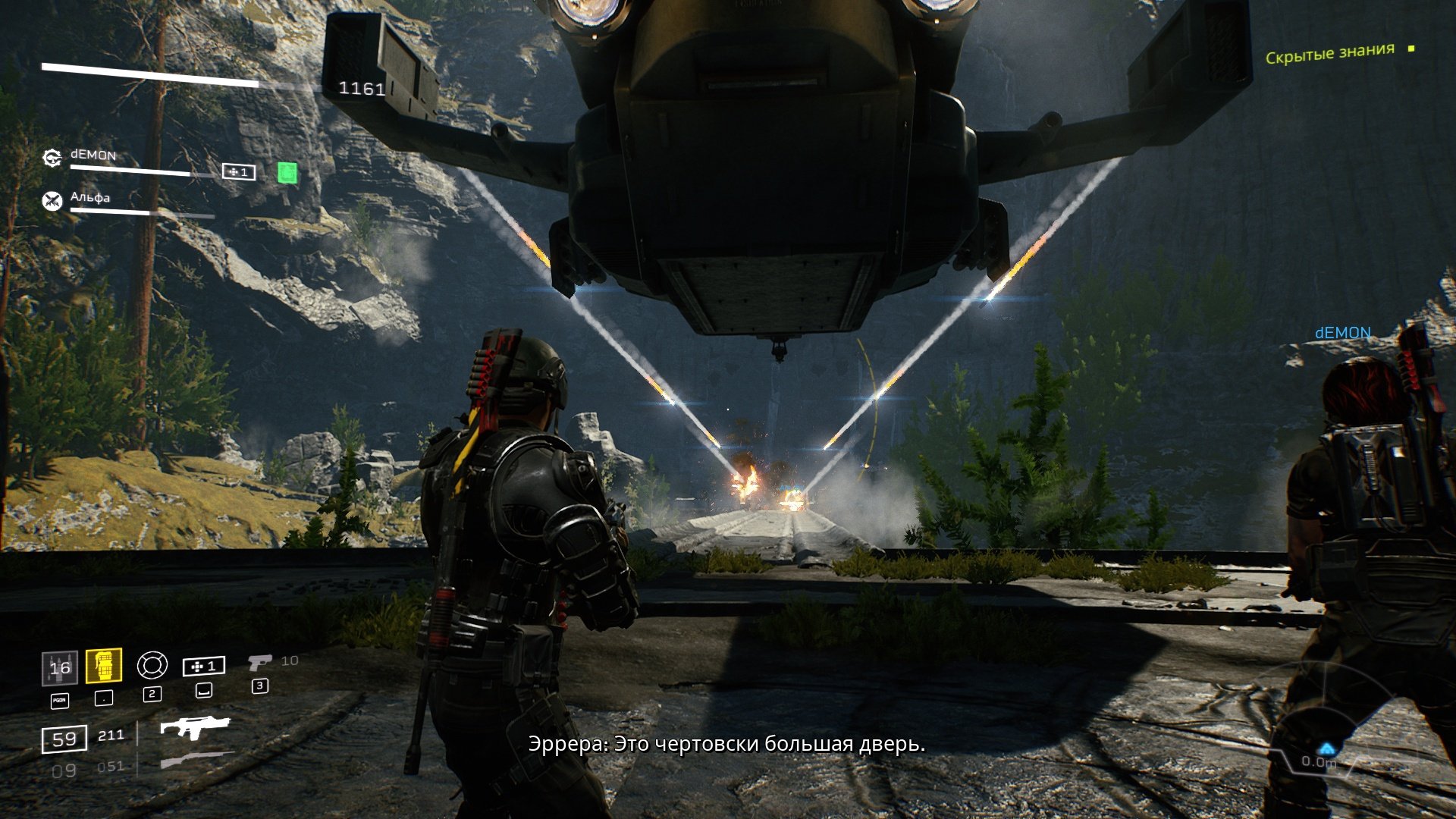This screenshot has height=819, width=1456.
Task: Select the secondary shotgun weapon icon
Action: pyautogui.click(x=194, y=760)
